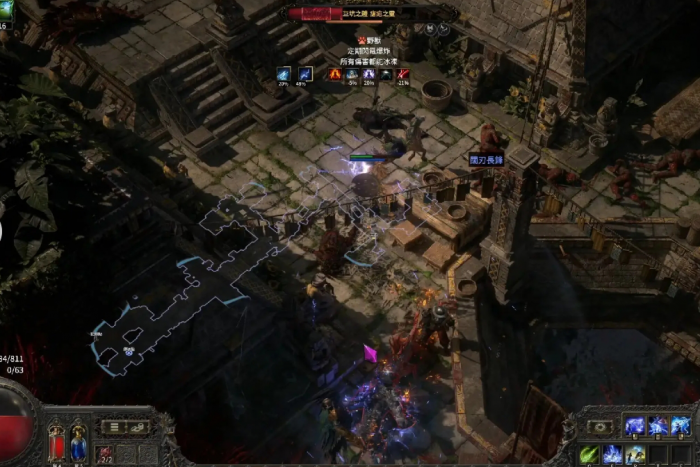Screen dimensions: 700x467
Task: Use the red life flask
Action: tap(56, 442)
